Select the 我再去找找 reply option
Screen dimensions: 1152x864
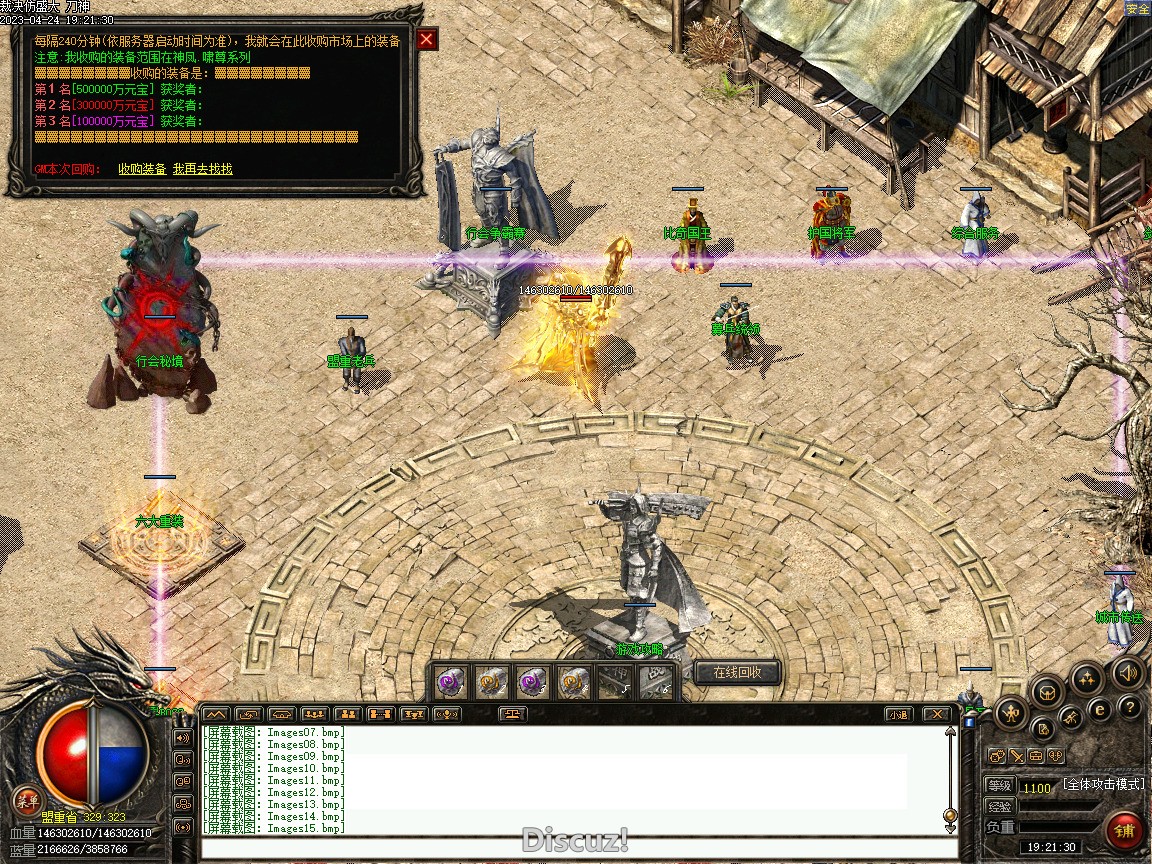pos(202,169)
